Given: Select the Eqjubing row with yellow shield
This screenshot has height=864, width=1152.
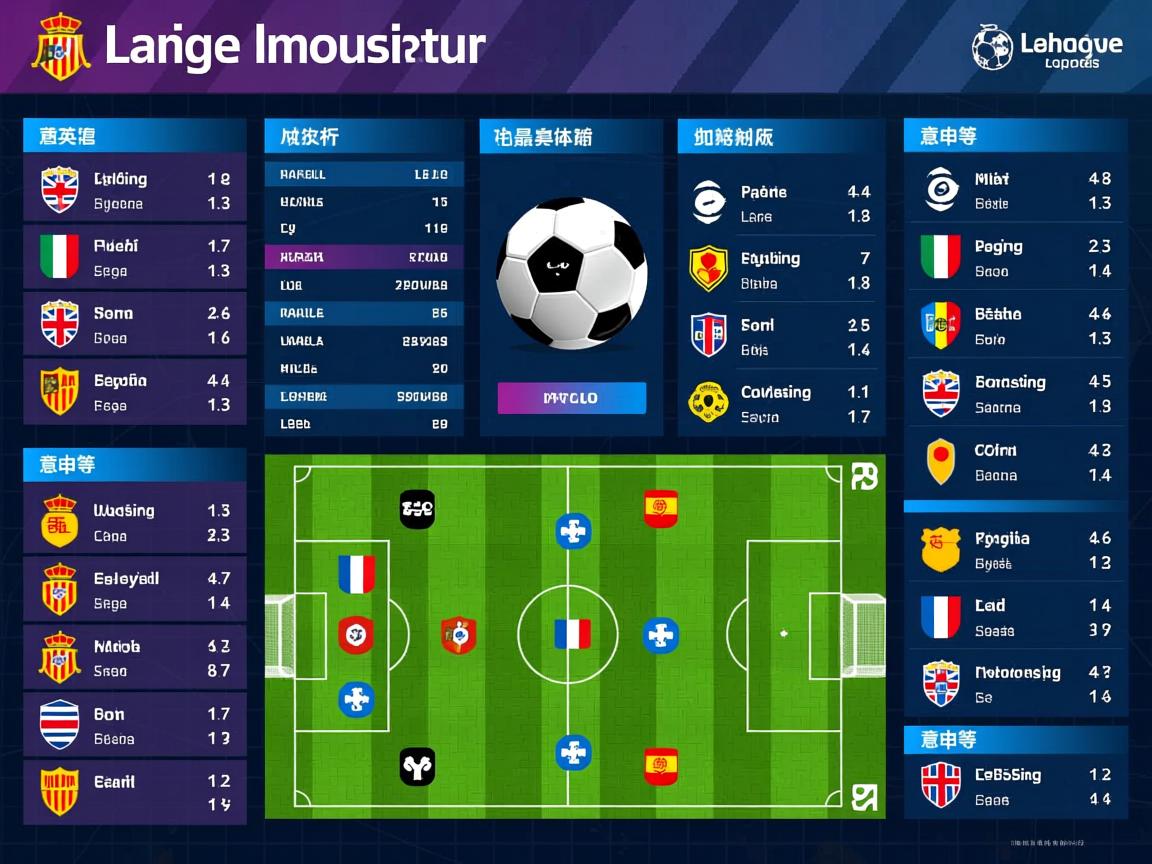Looking at the screenshot, I should coord(782,270).
